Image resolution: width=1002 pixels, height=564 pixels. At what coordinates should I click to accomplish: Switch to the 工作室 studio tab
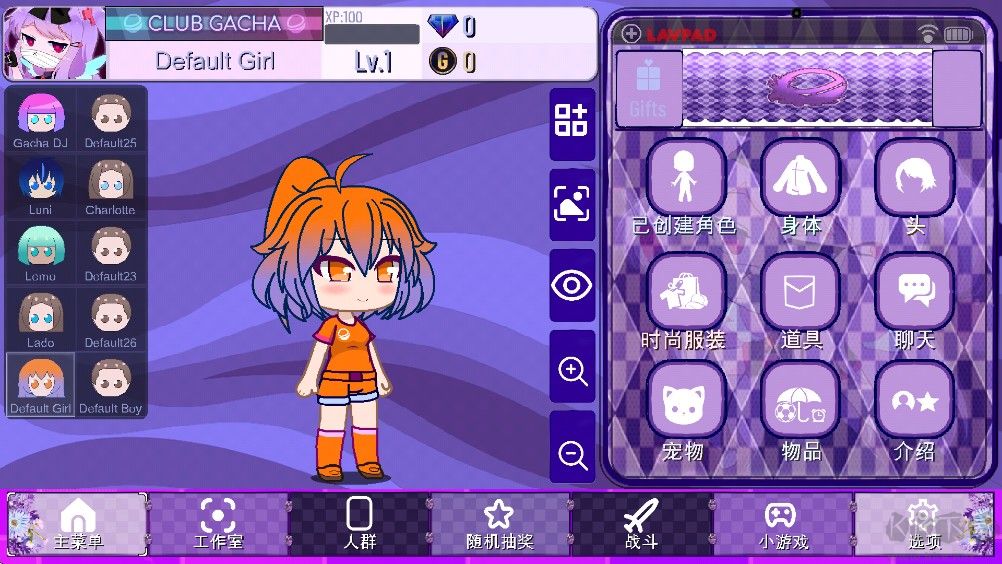coord(218,523)
